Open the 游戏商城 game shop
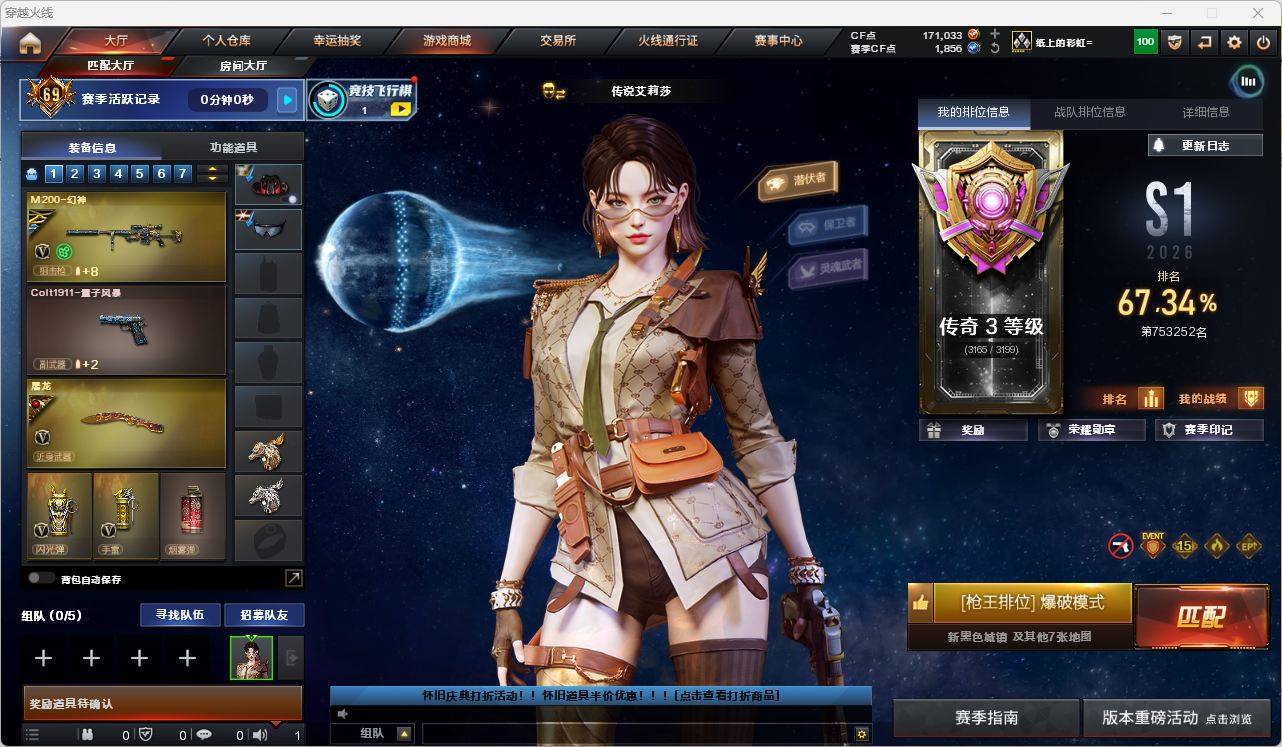 (447, 41)
